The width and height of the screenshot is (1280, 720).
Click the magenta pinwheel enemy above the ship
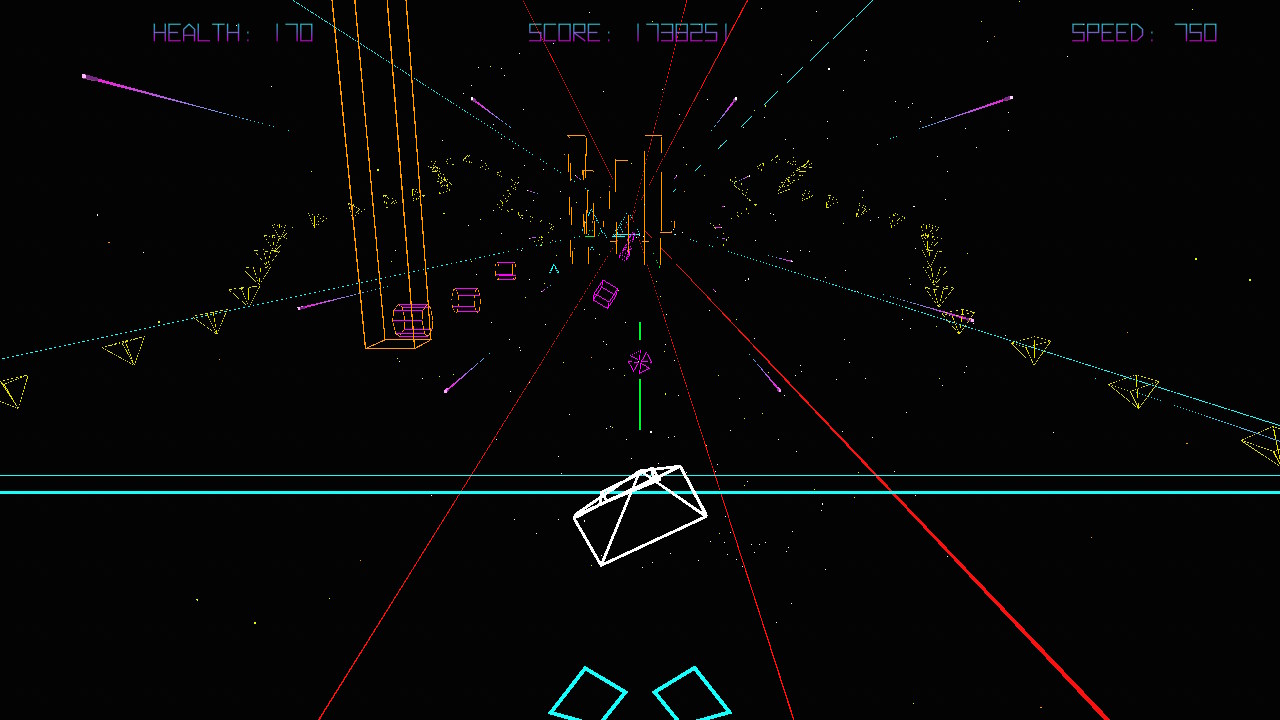640,363
